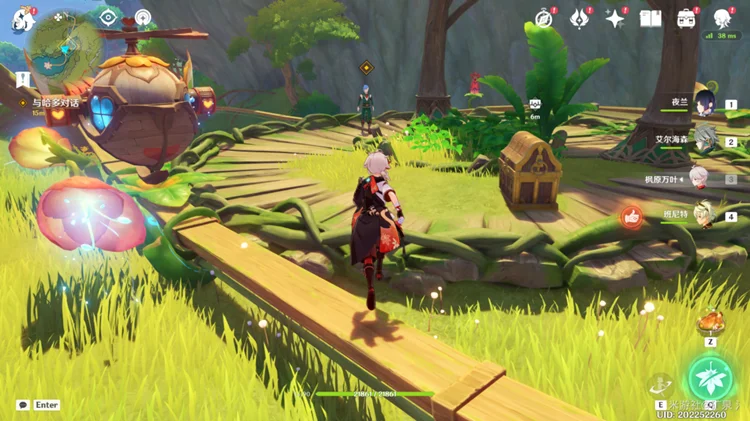Image resolution: width=750 pixels, height=421 pixels.
Task: Switch to party member 班尼特
Action: point(702,216)
